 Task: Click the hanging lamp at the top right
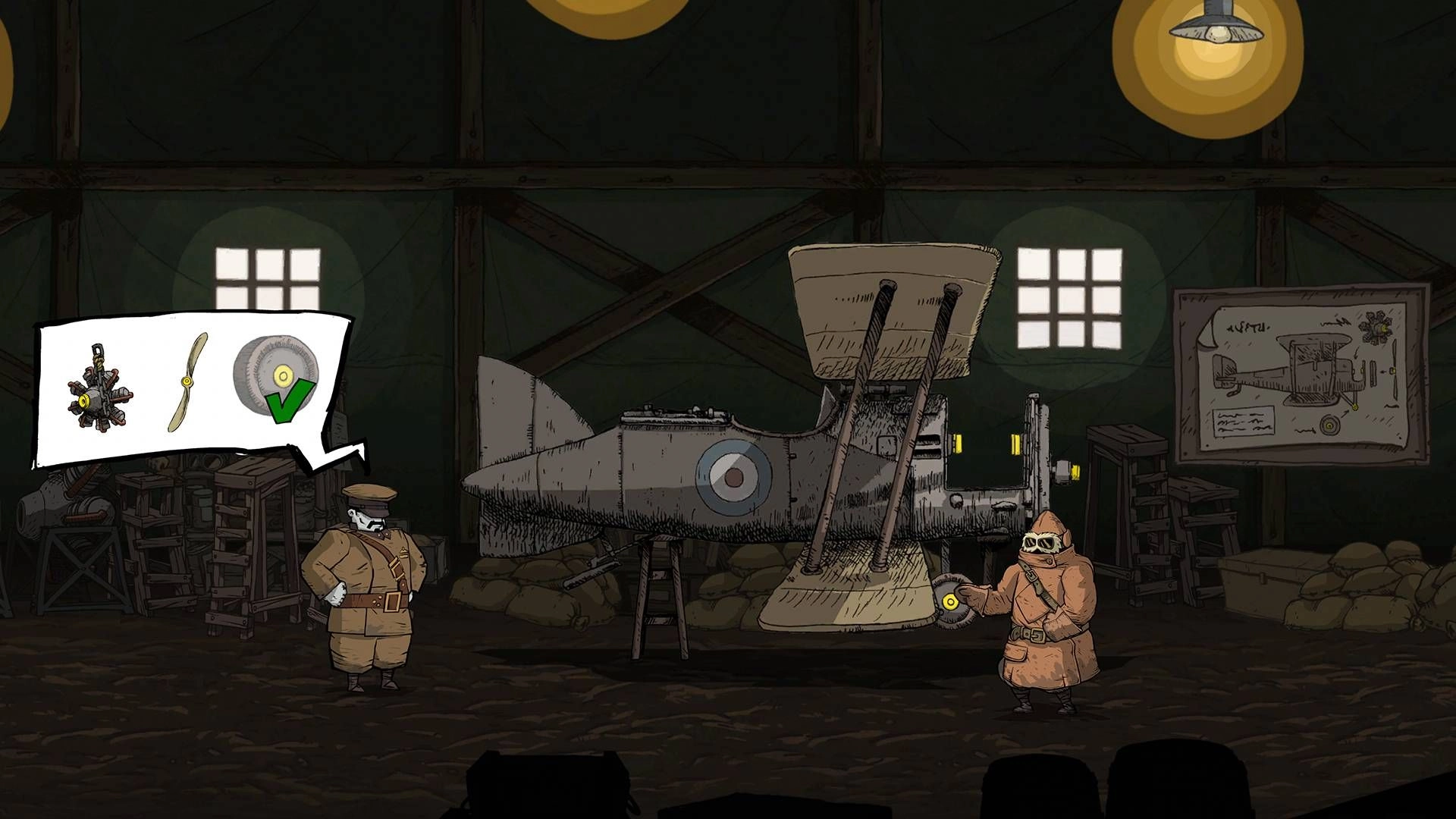tap(1217, 30)
